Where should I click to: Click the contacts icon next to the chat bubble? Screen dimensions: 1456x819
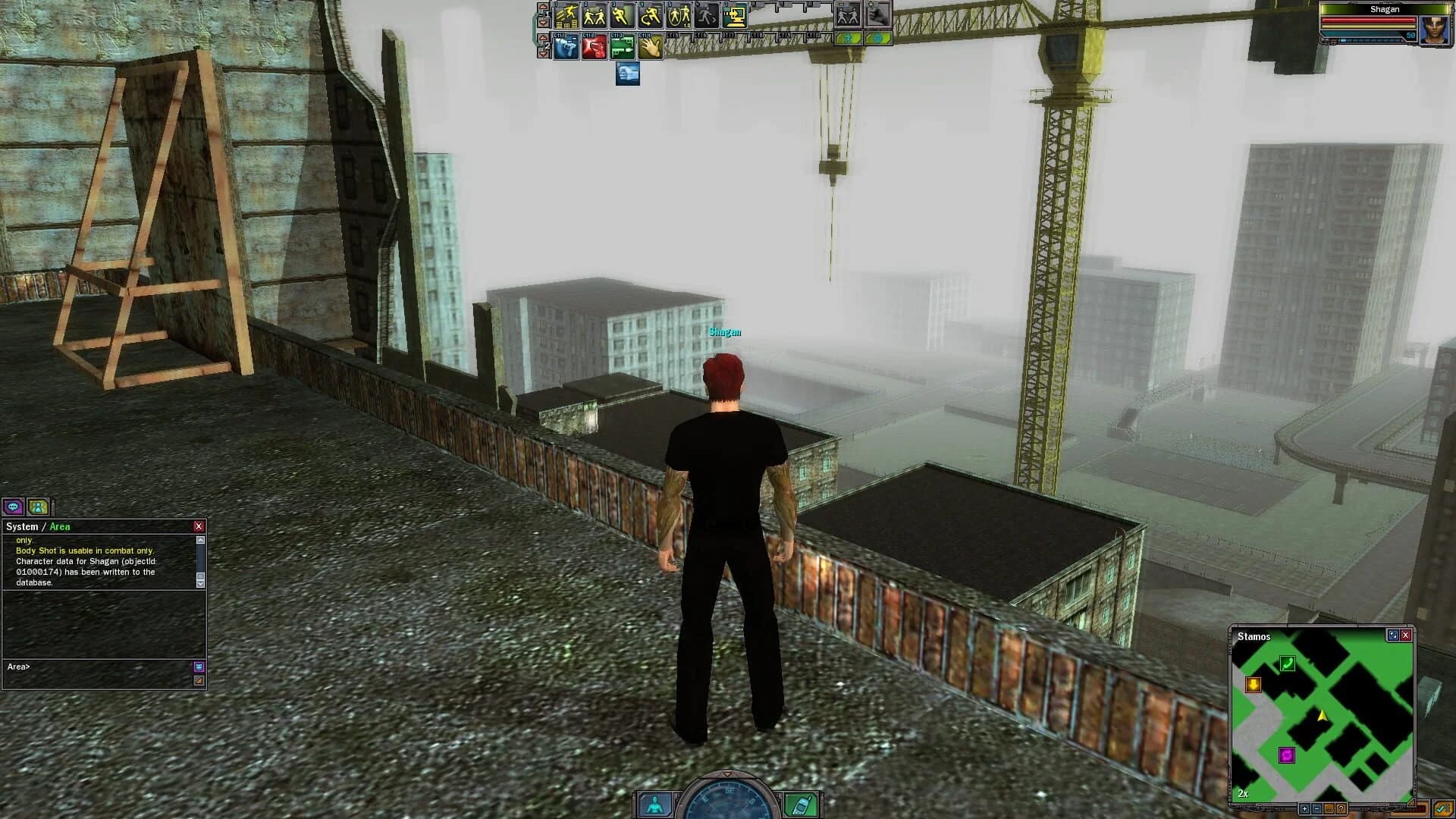pyautogui.click(x=38, y=508)
